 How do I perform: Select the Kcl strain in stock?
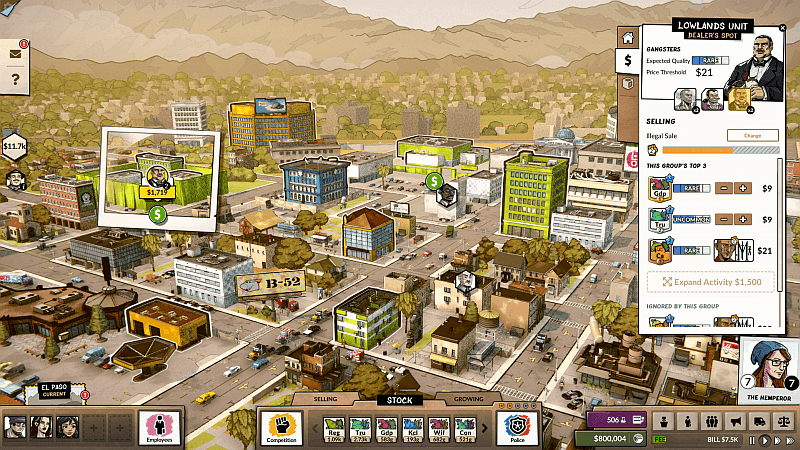pos(412,428)
